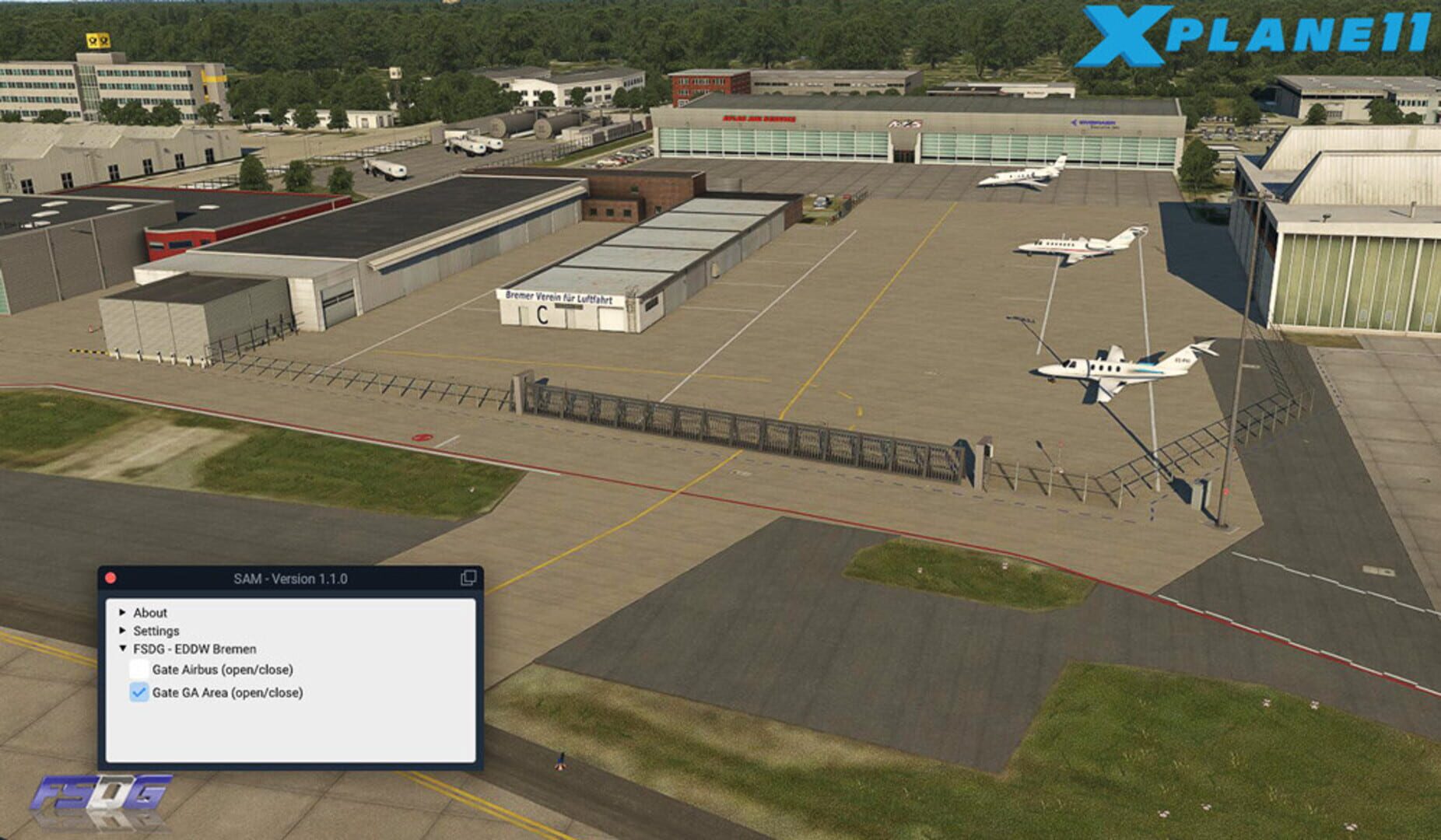This screenshot has width=1441, height=840.
Task: Click the checked blue checkbox in SAM panel
Action: click(139, 691)
